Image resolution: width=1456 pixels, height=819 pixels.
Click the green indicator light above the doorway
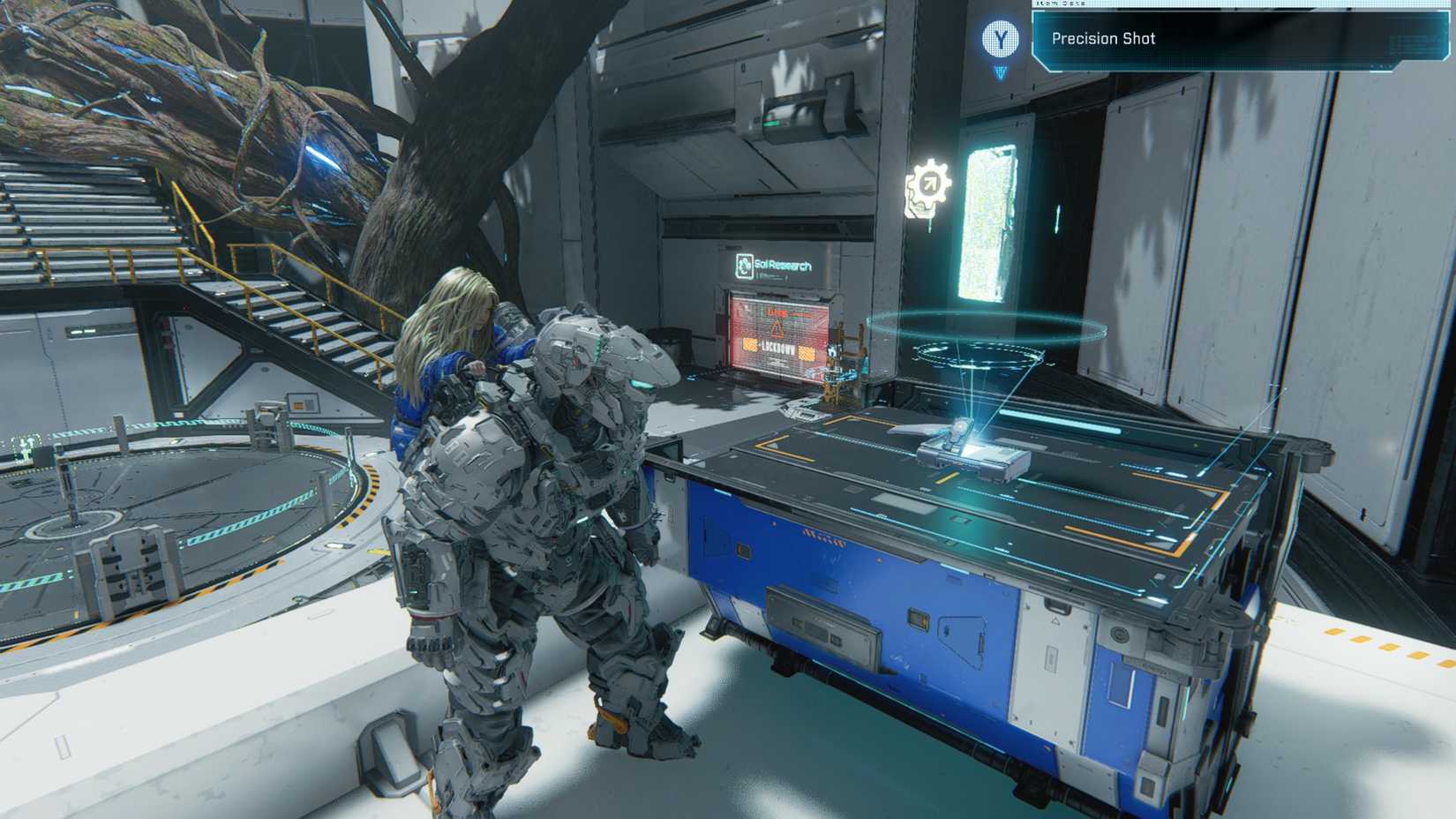pyautogui.click(x=770, y=124)
